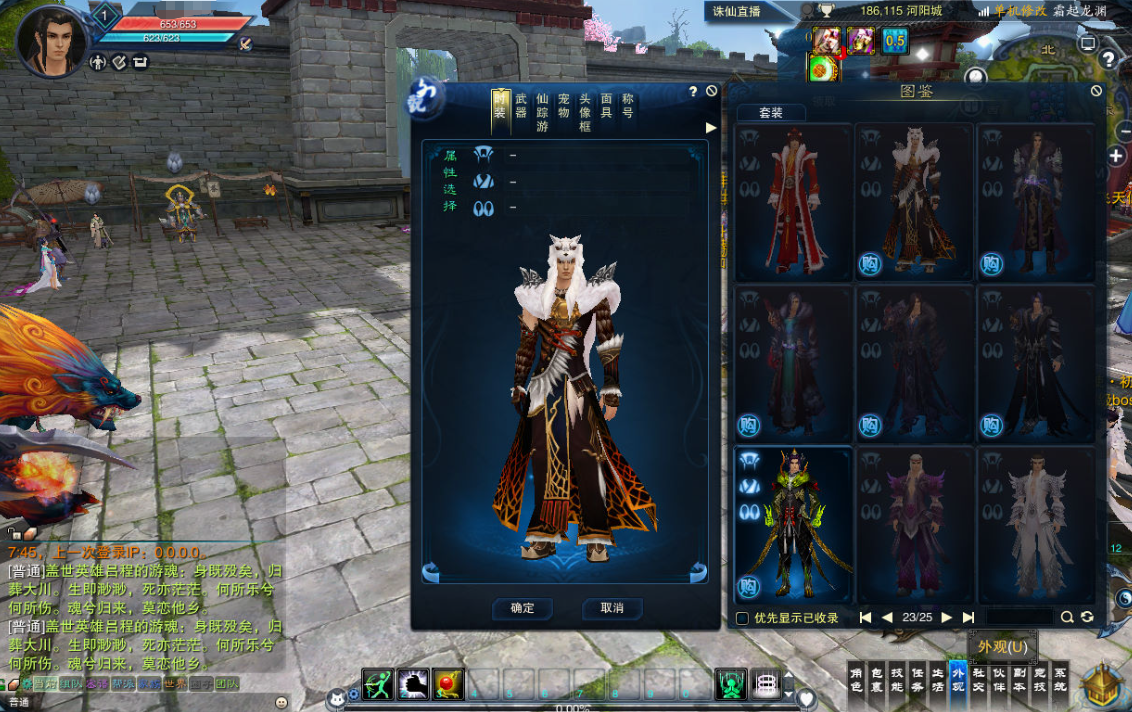This screenshot has height=712, width=1132.
Task: Open the appearance window help question mark
Action: 692,92
